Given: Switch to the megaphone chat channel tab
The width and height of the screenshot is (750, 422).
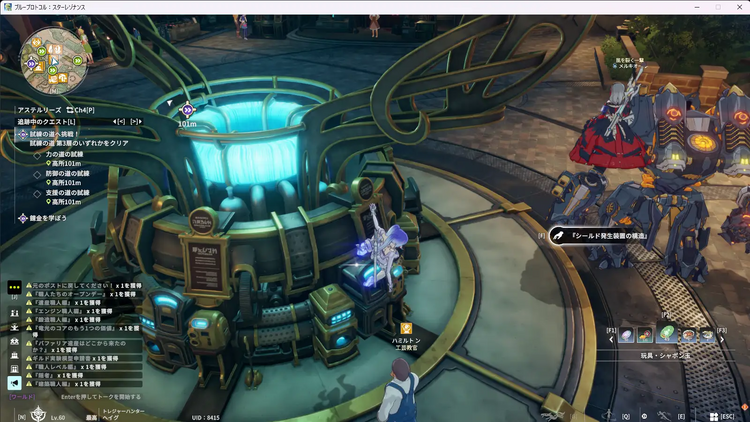Looking at the screenshot, I should pyautogui.click(x=14, y=383).
